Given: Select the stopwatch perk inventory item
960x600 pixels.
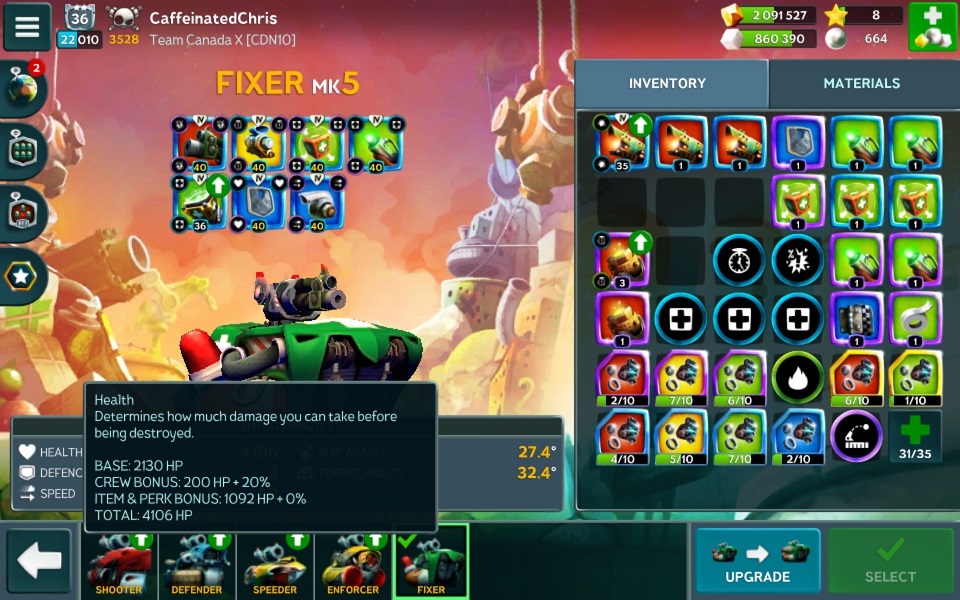Looking at the screenshot, I should (739, 260).
